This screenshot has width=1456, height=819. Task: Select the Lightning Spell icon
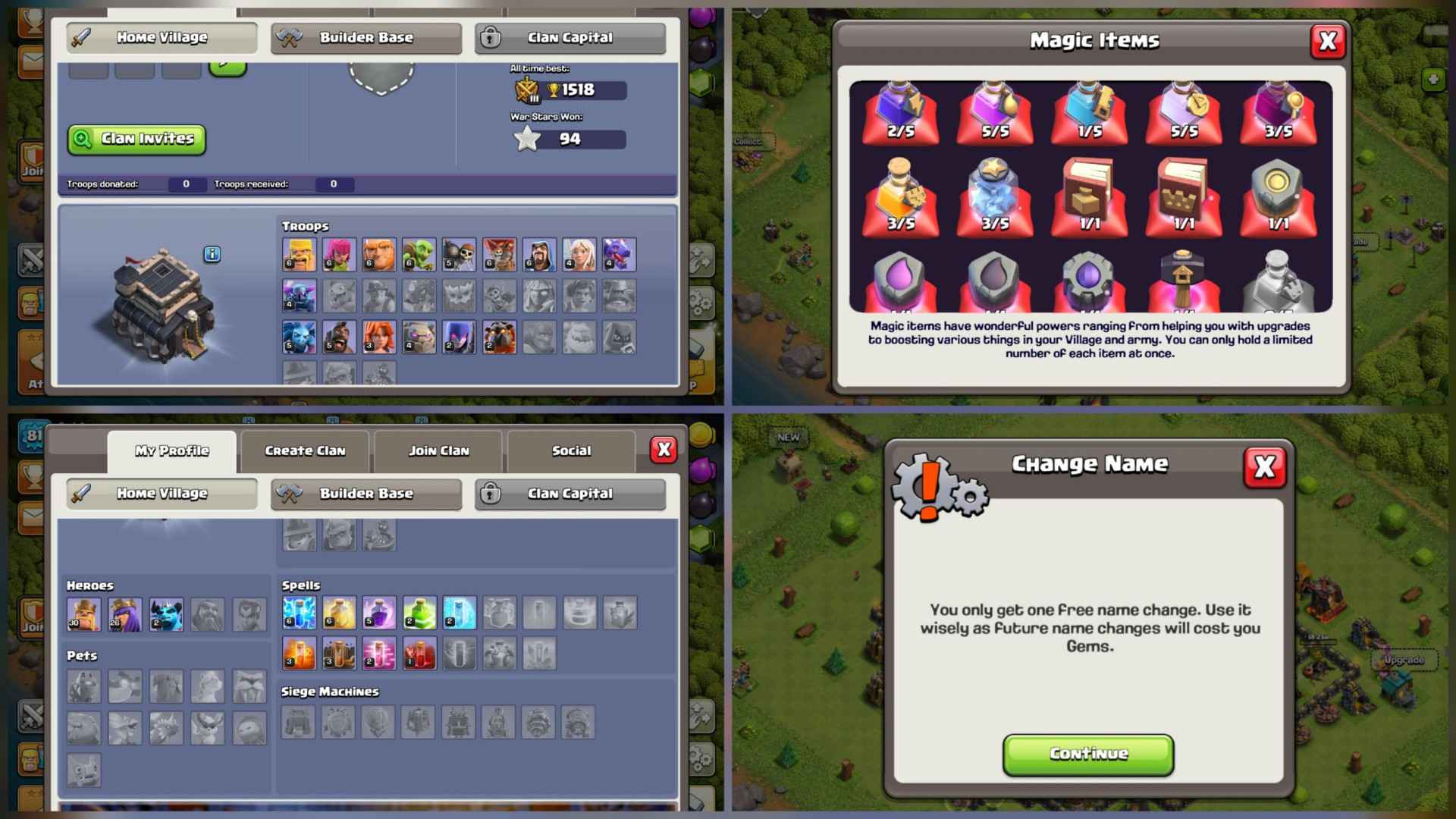pyautogui.click(x=300, y=614)
